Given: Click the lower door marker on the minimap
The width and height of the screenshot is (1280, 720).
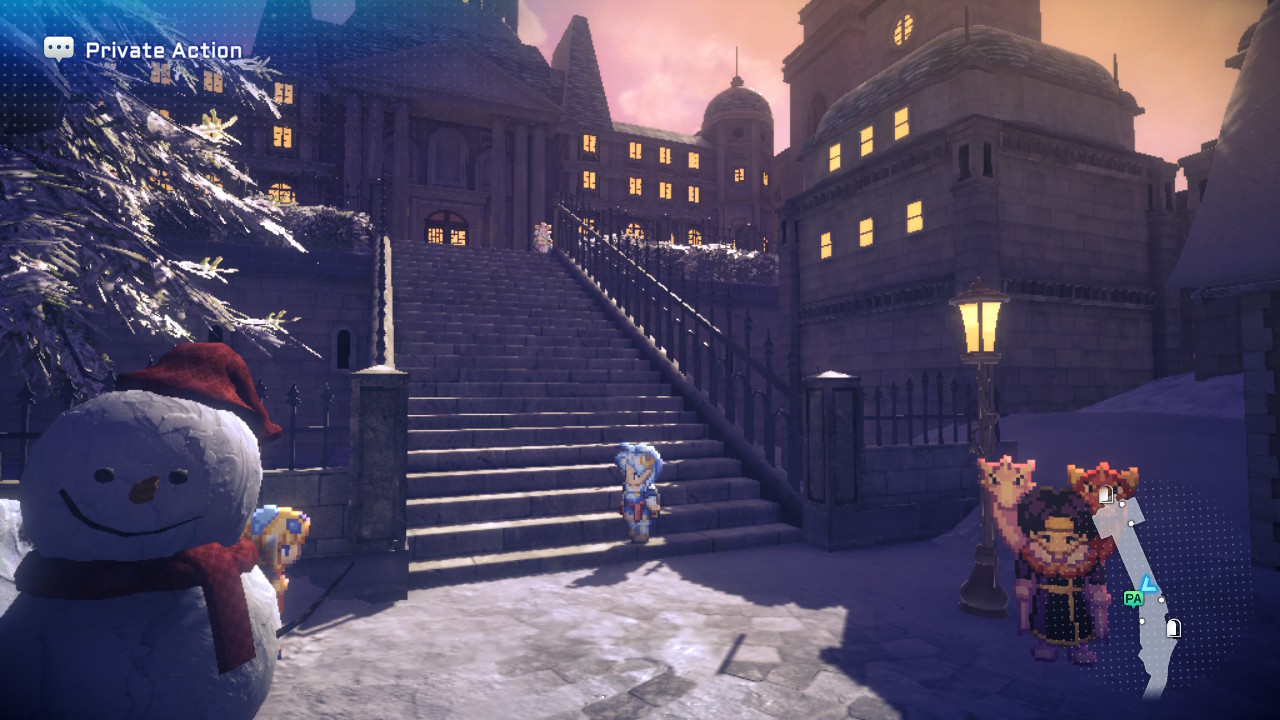Looking at the screenshot, I should click(x=1174, y=628).
